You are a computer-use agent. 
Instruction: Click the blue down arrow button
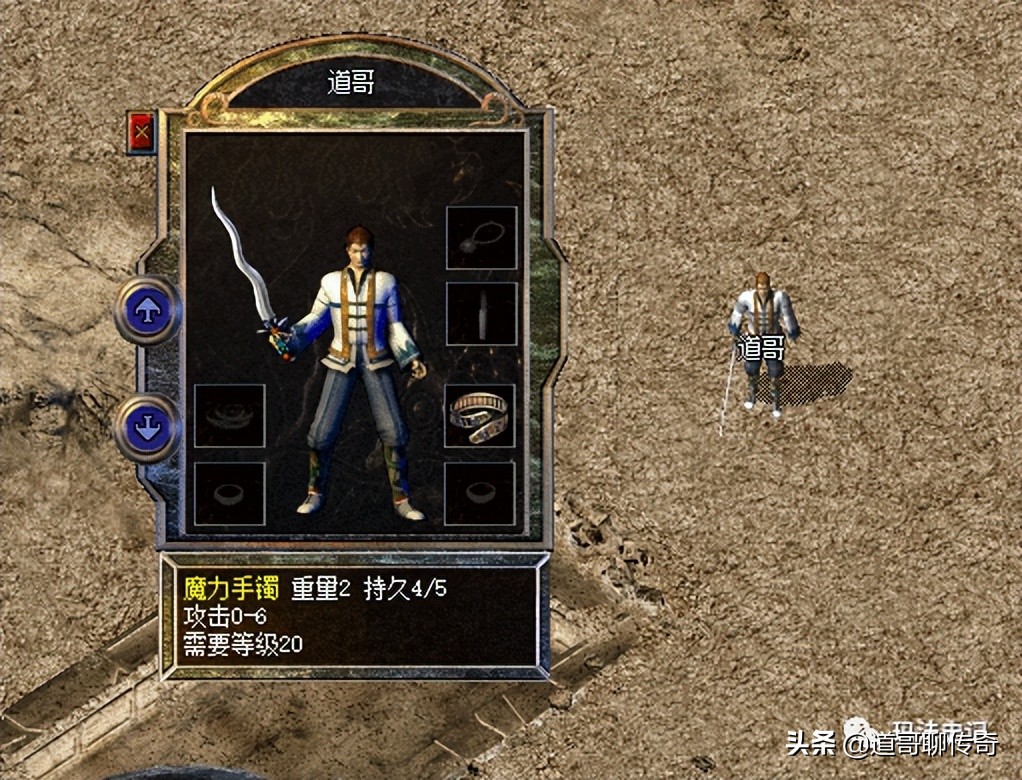(x=148, y=427)
